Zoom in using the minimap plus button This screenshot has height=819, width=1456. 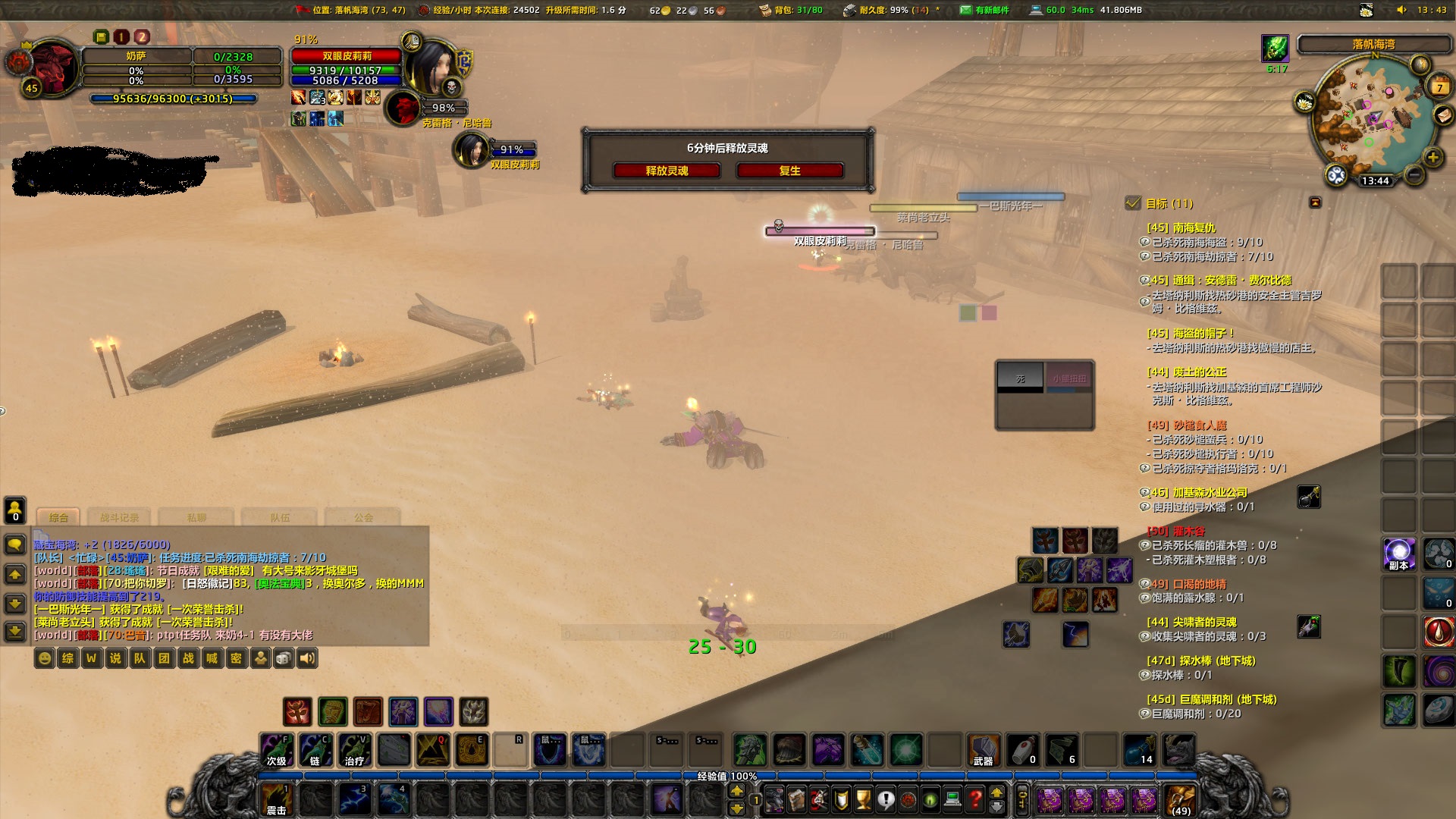[x=1432, y=156]
